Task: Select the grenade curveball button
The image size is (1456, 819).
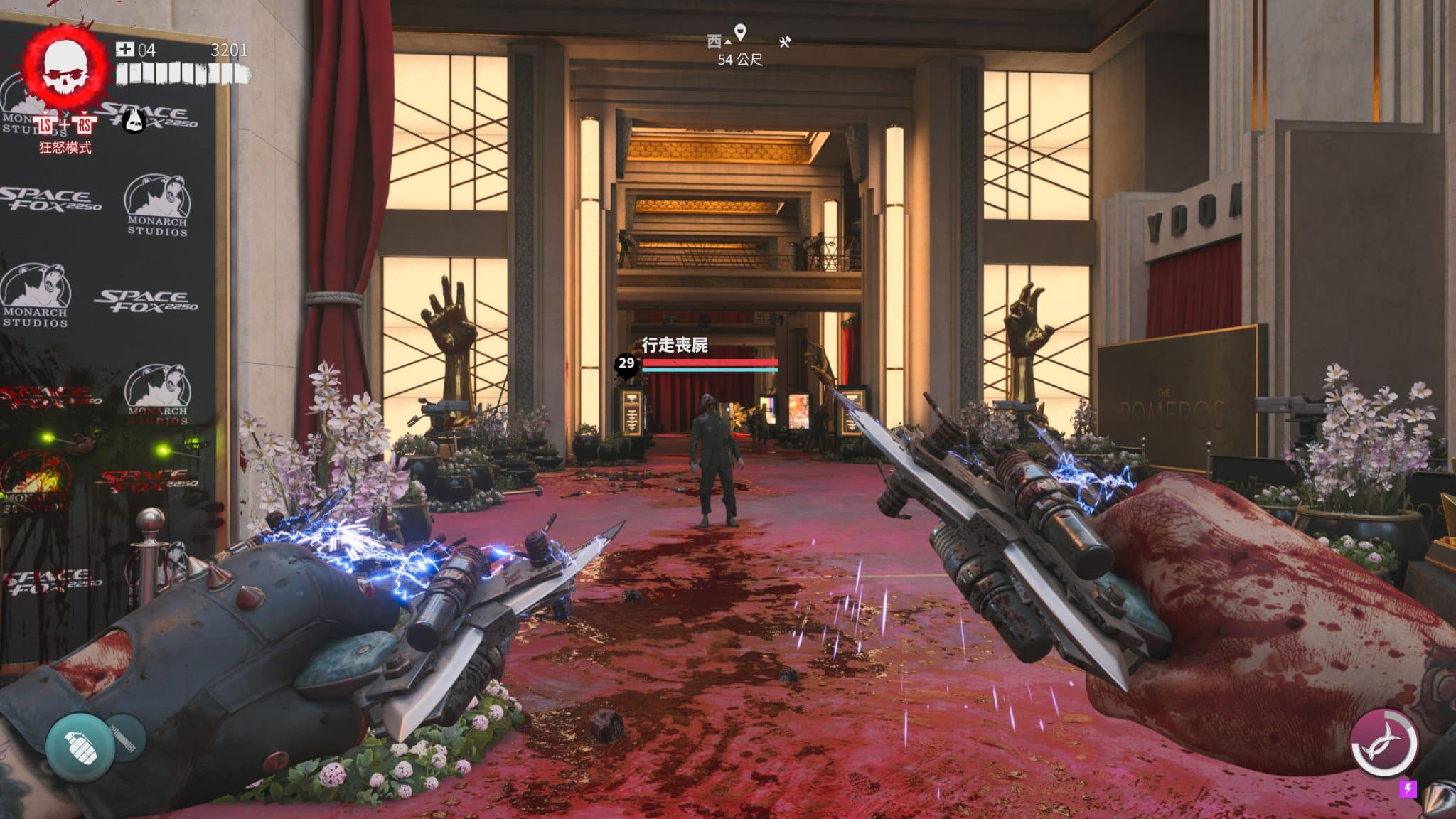Action: [80, 747]
